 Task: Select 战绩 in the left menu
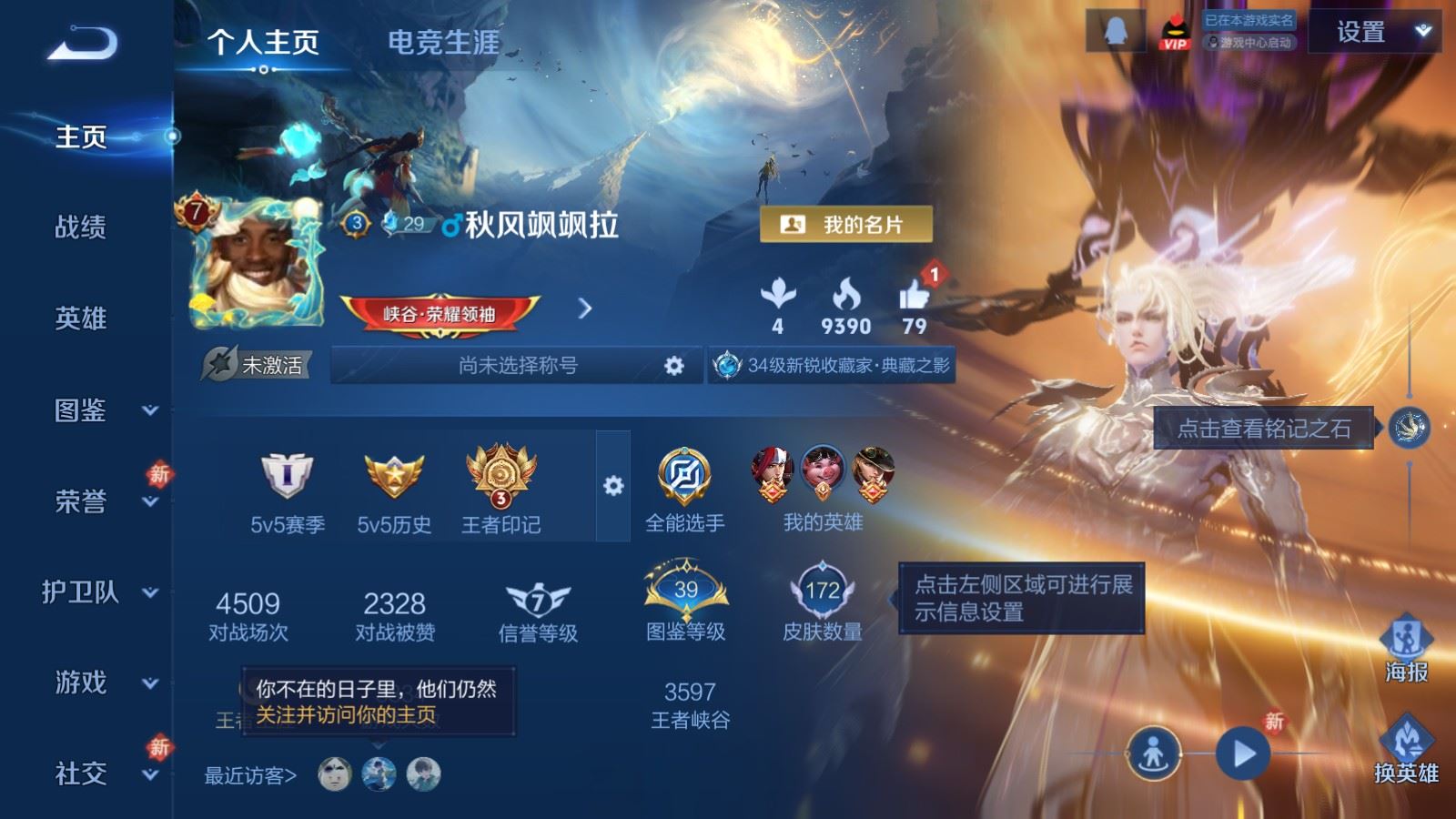[80, 228]
